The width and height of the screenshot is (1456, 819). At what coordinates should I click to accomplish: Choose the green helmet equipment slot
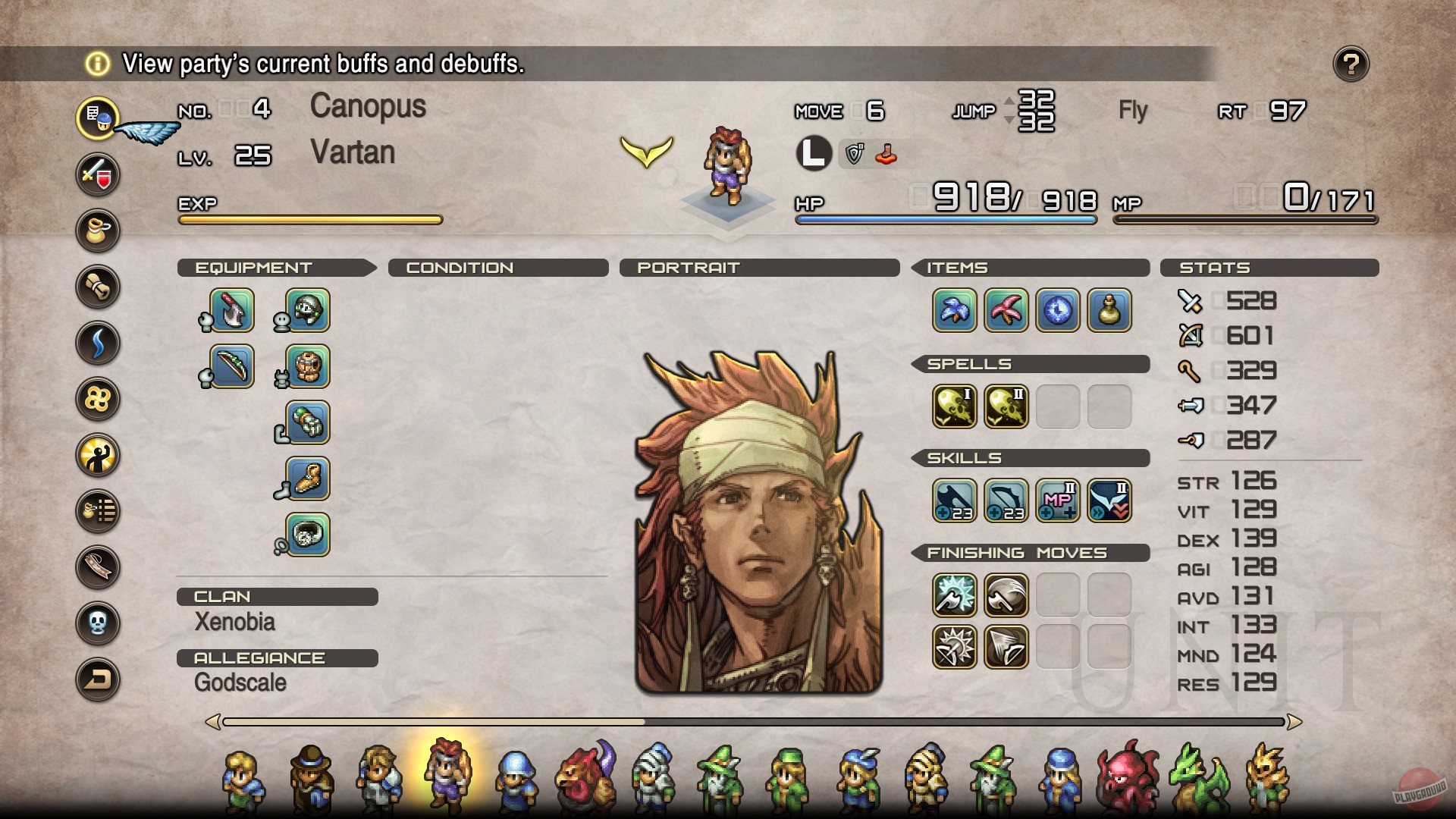308,310
